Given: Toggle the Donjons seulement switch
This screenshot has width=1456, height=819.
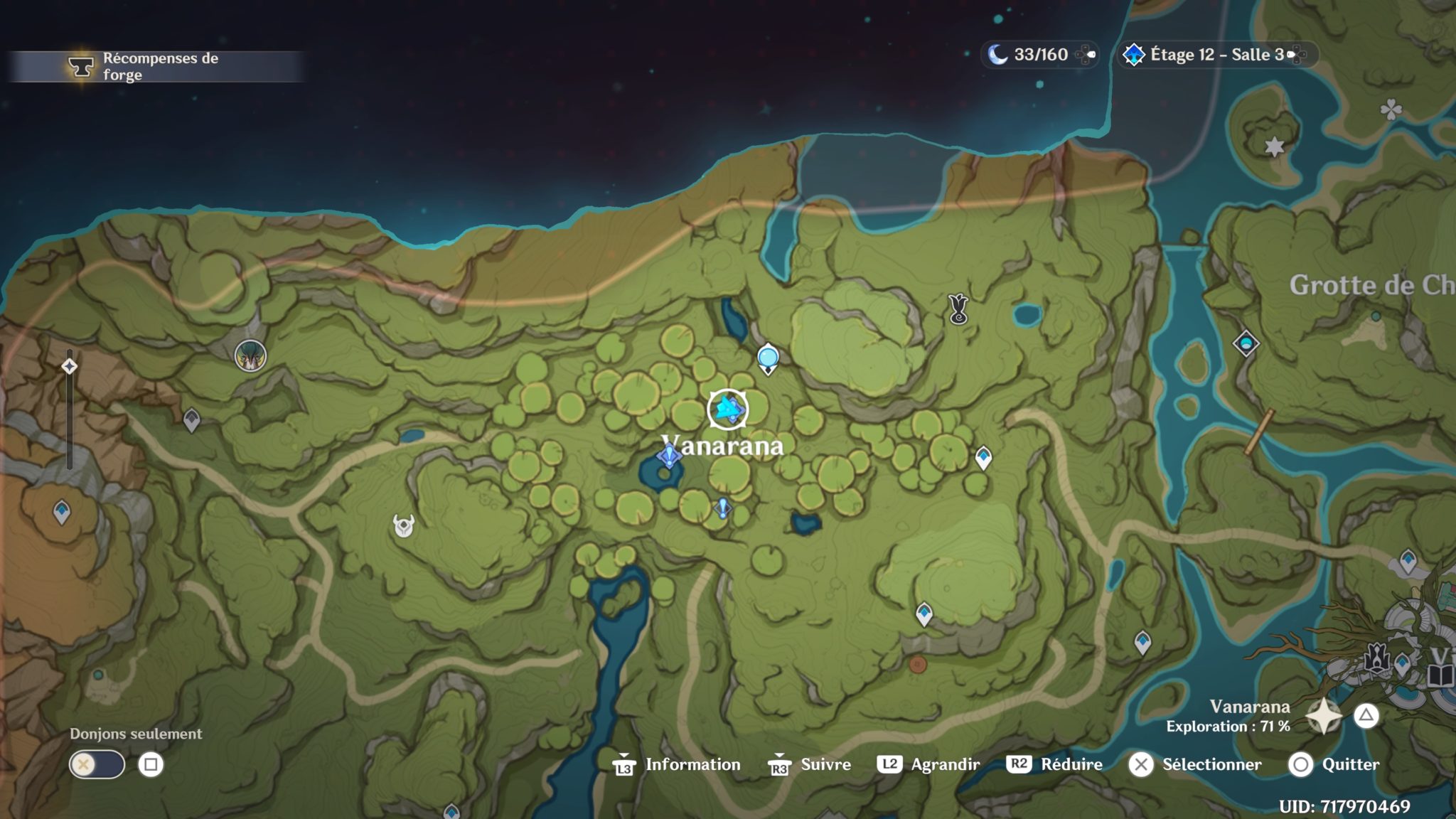Looking at the screenshot, I should [x=97, y=765].
